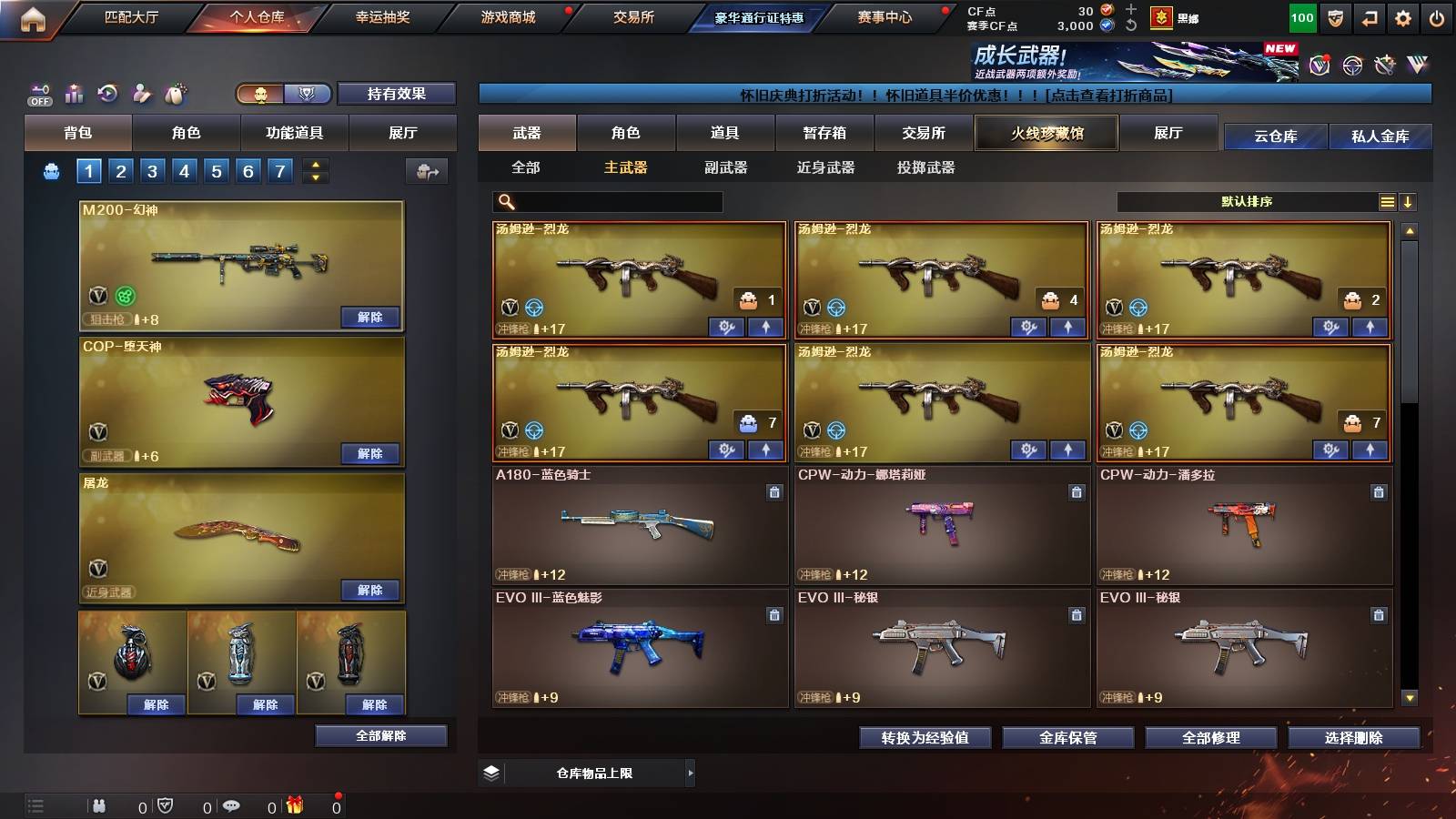Click the 转换为经验值 button at the bottom
Viewport: 1456px width, 819px height.
click(x=925, y=739)
